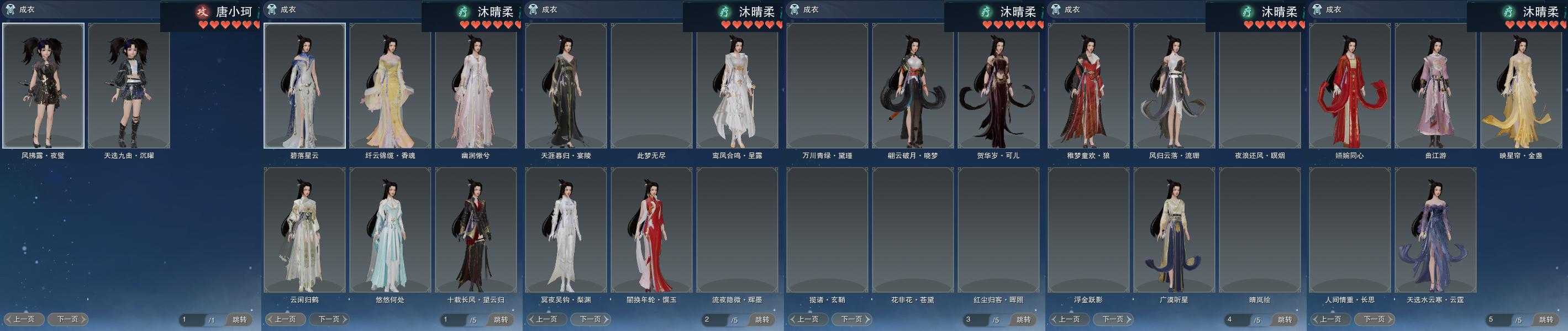Pick the 广漠听星 outfit thumbnail
Viewport: 1568px width, 331px height.
[1174, 230]
